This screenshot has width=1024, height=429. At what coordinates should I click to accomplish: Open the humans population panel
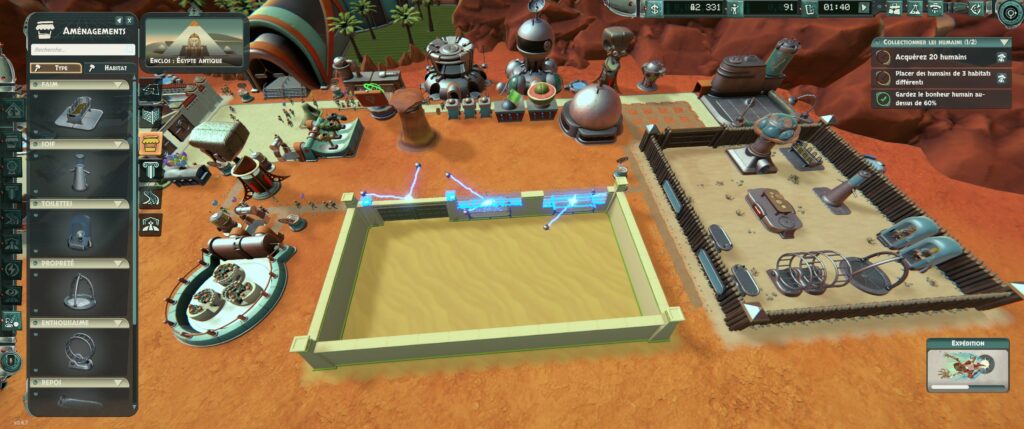click(x=733, y=8)
